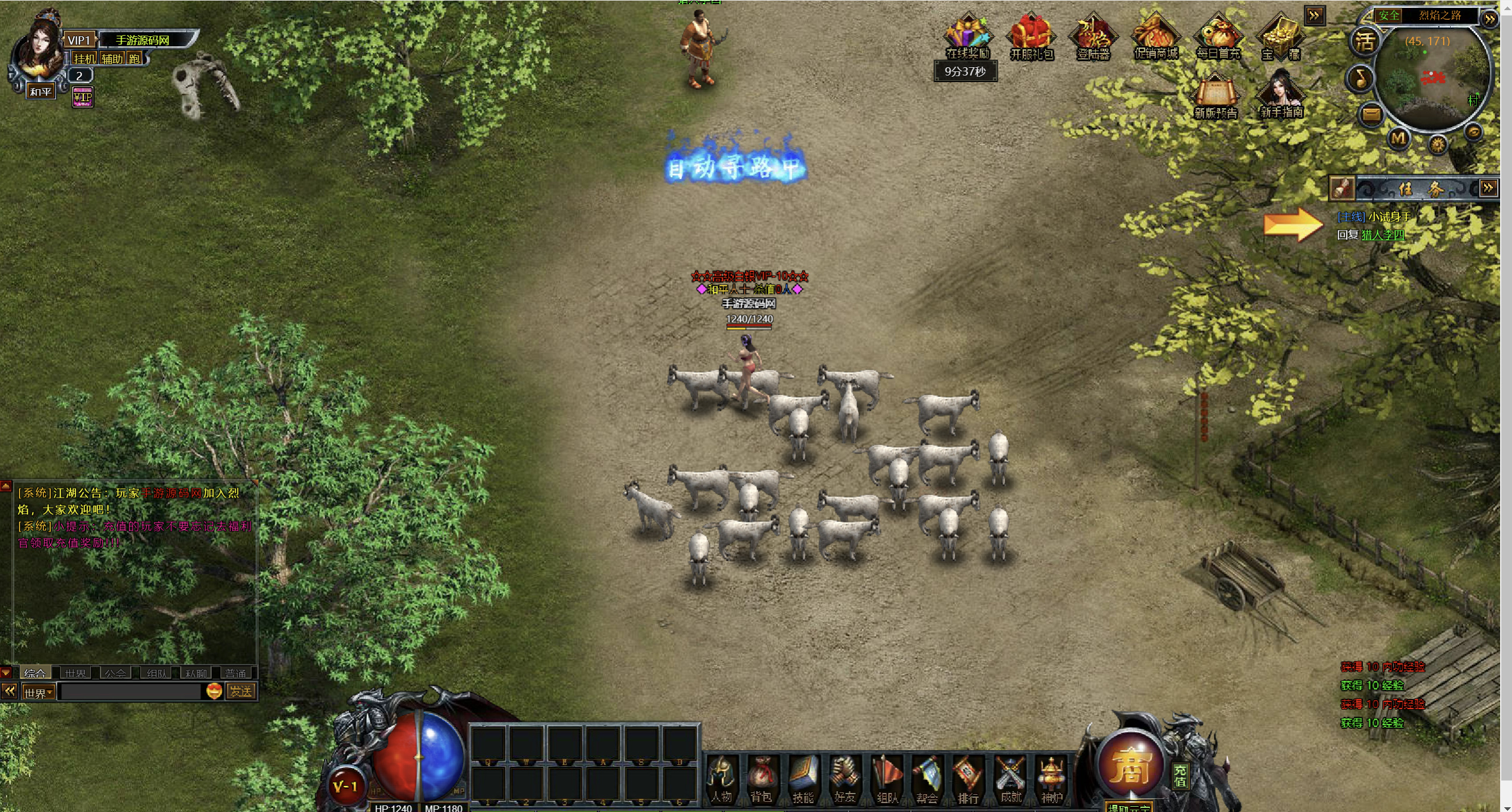Toggle the 挂机 auto-battle button

tap(84, 58)
